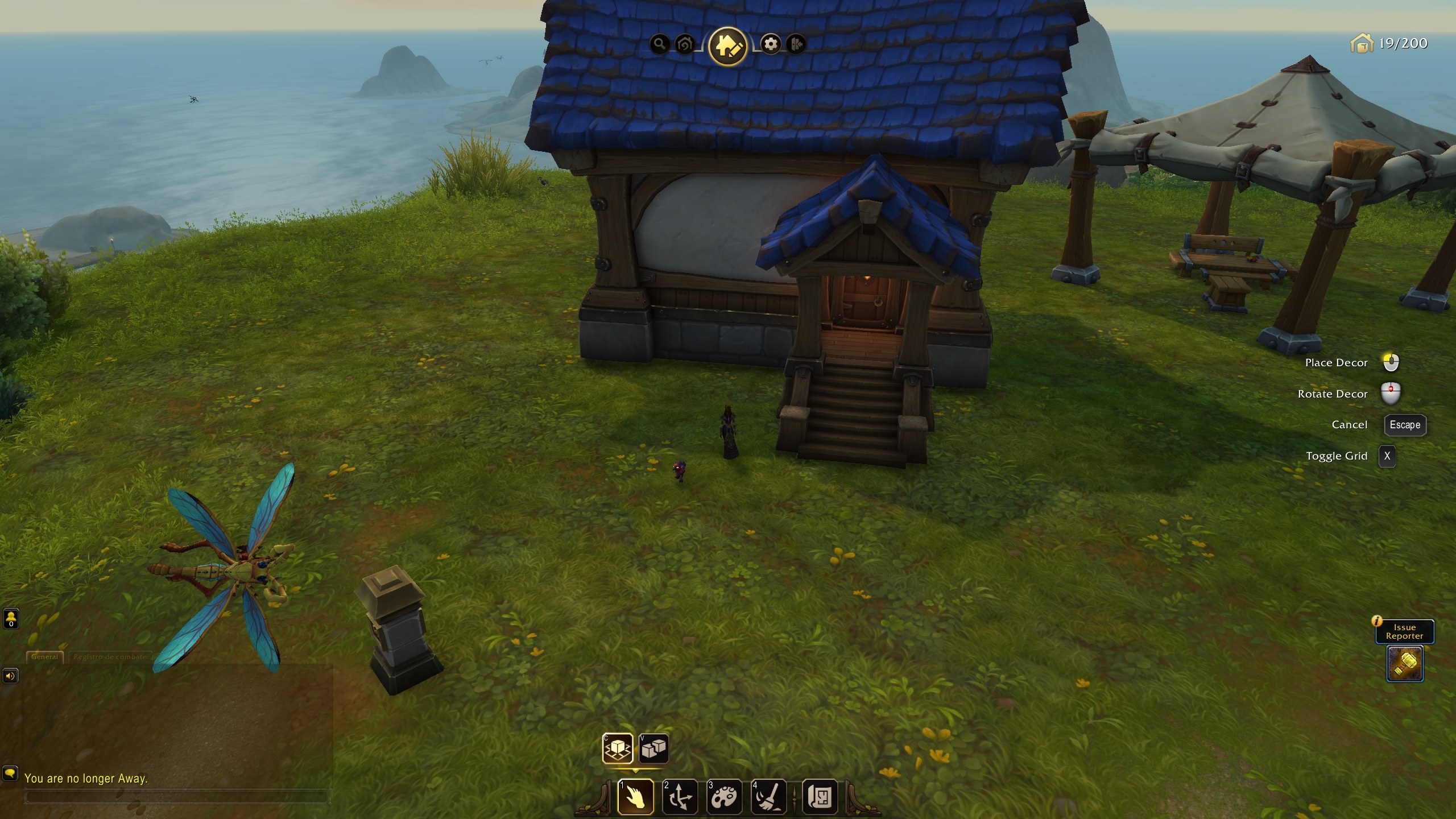Enable the cube-on-grid snap mode
1456x819 pixels.
coord(618,748)
